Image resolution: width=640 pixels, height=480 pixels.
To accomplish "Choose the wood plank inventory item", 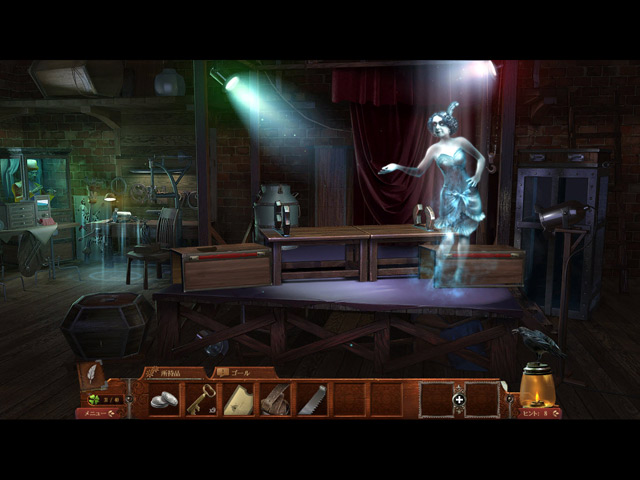I will (x=275, y=399).
